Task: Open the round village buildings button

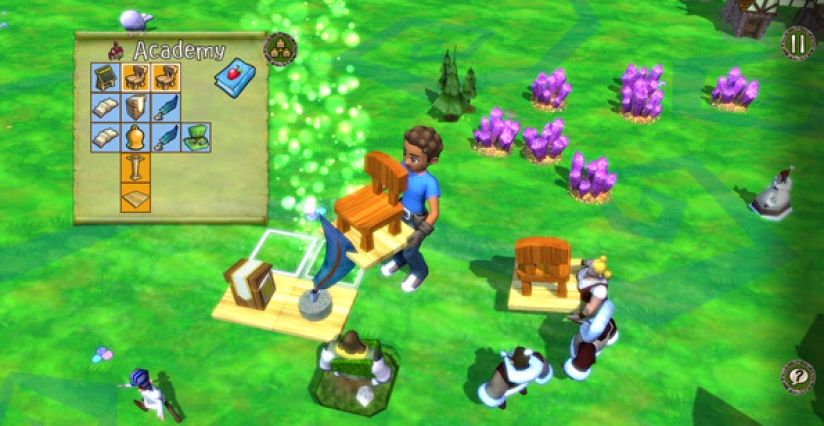Action: coord(280,49)
